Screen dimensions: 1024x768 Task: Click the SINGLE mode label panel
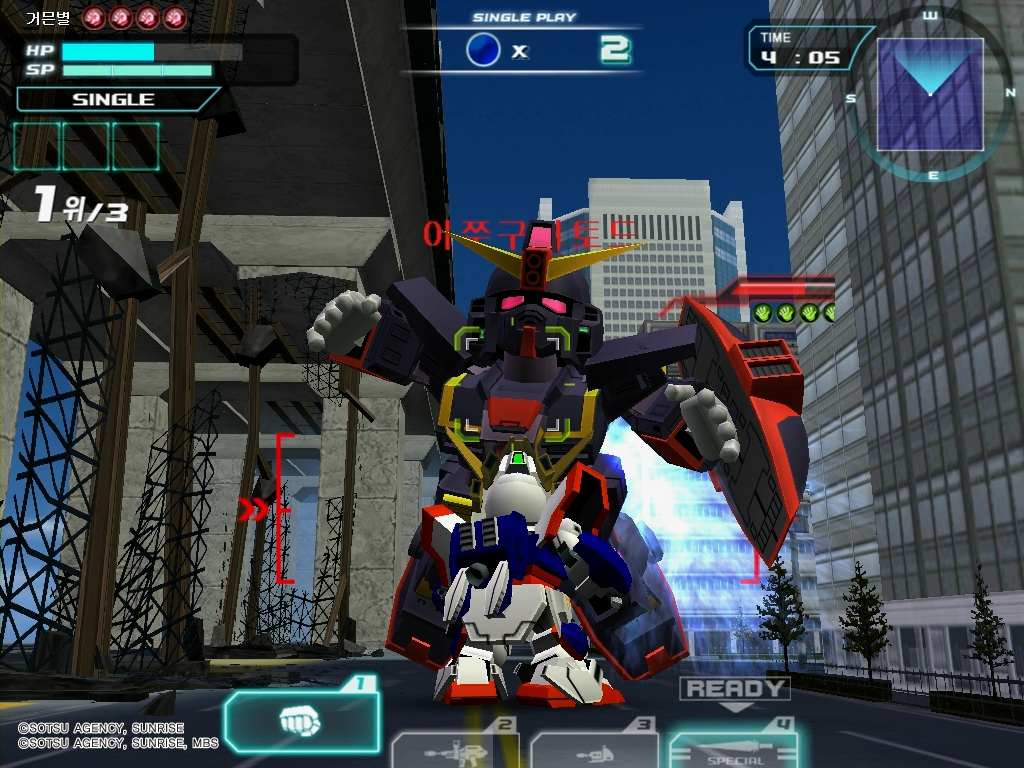115,99
